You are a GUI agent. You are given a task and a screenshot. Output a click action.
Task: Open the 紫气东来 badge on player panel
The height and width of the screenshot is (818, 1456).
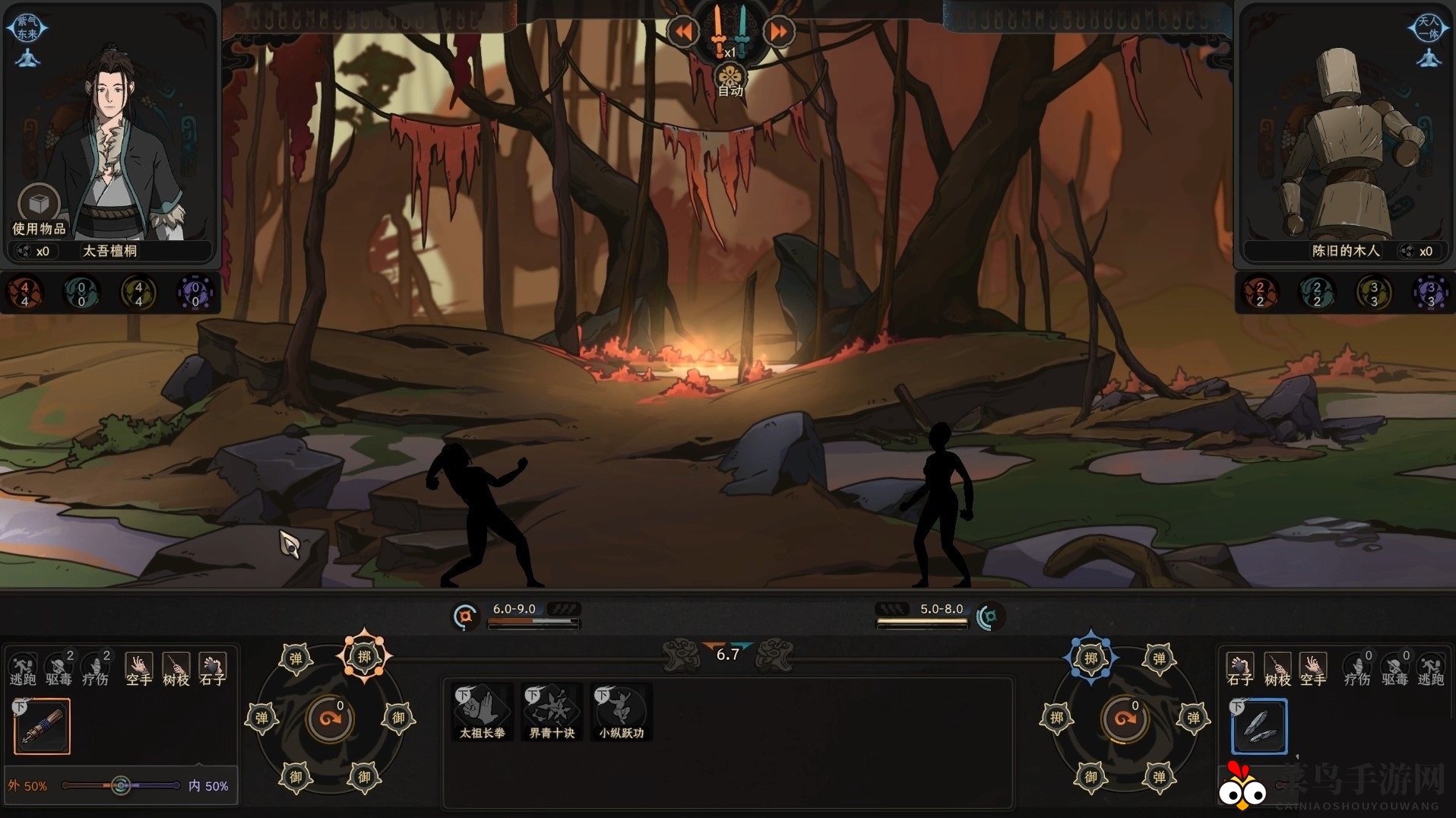[x=27, y=28]
